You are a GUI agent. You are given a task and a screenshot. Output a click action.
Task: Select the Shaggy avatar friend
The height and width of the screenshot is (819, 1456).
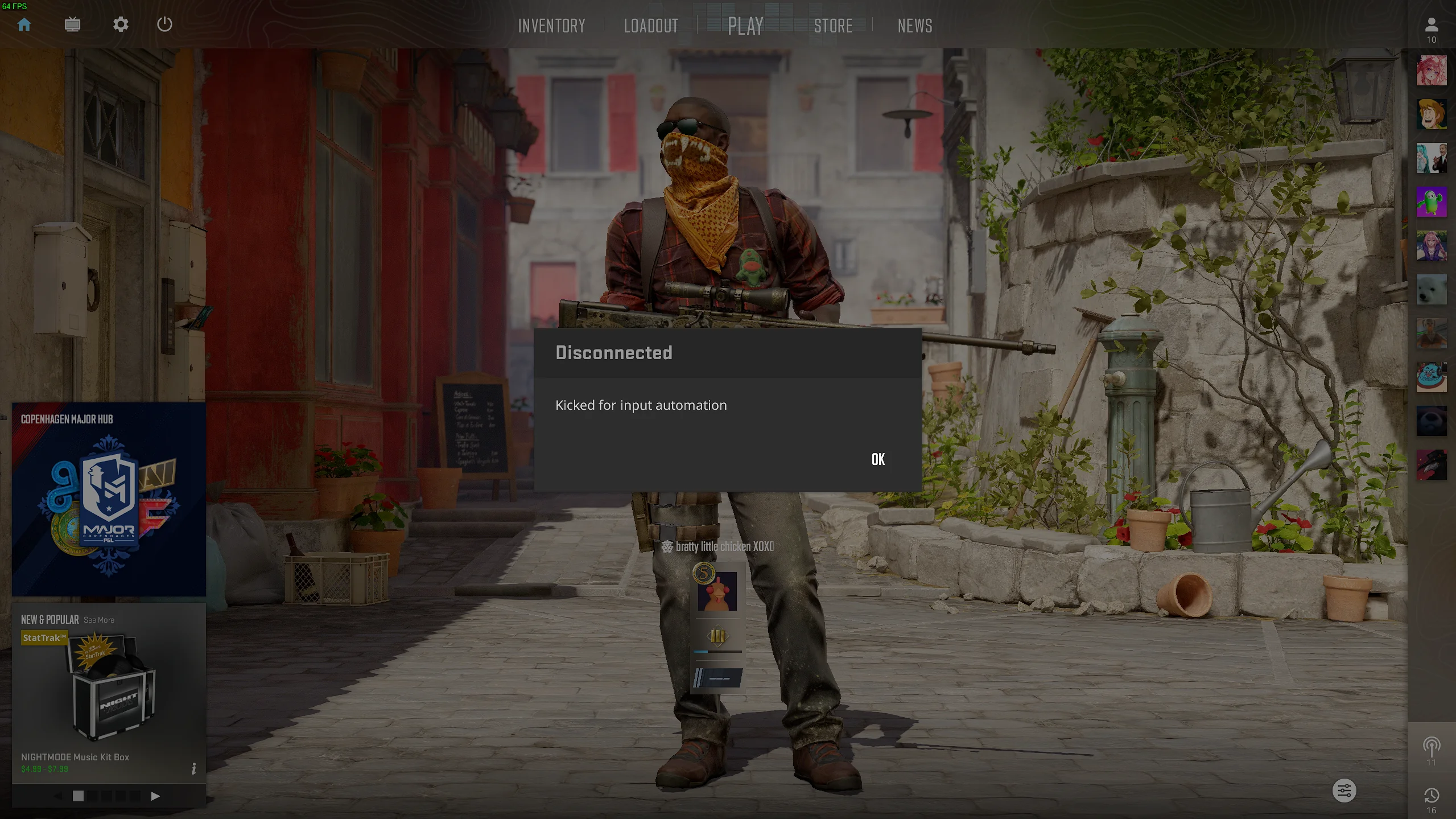[x=1431, y=114]
